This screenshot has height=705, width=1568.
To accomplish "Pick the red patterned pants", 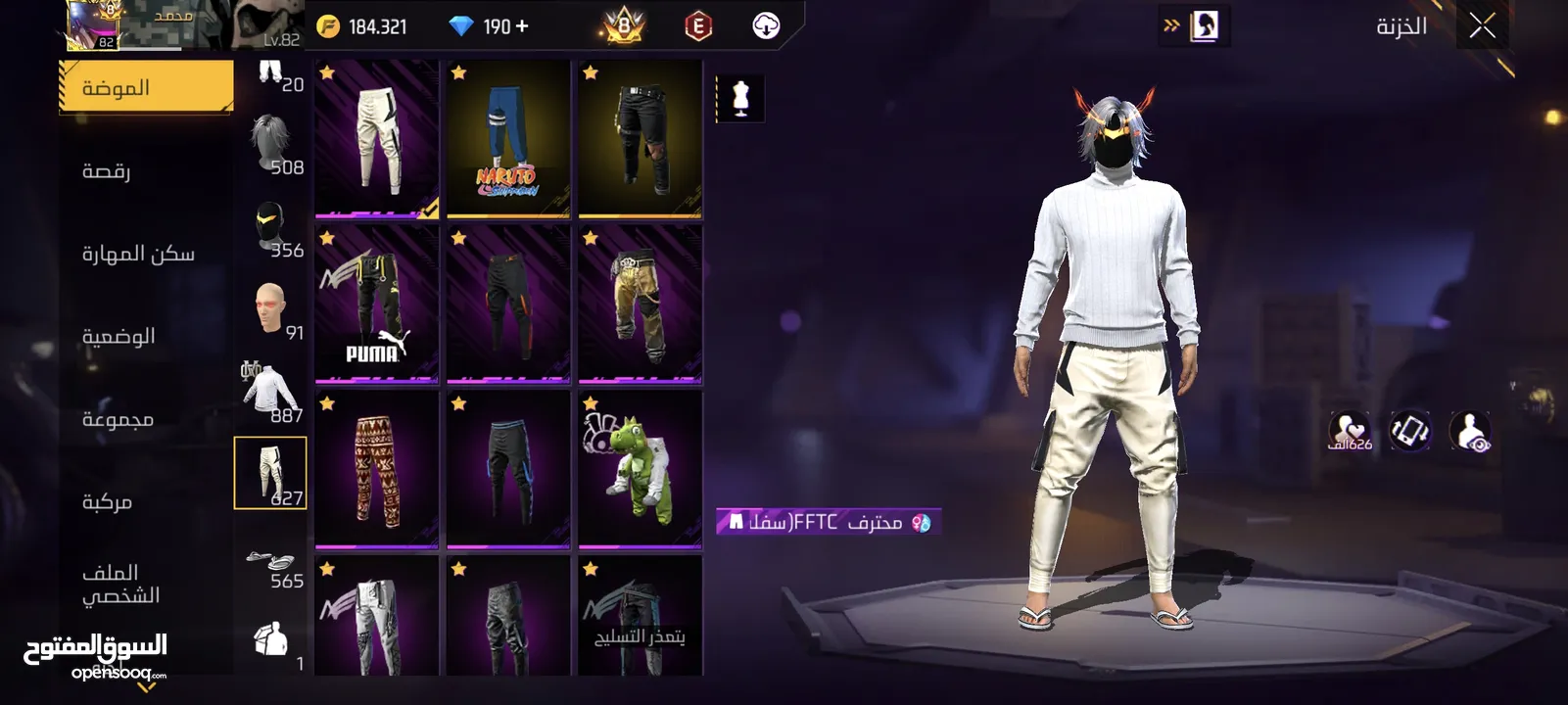I will pyautogui.click(x=377, y=469).
